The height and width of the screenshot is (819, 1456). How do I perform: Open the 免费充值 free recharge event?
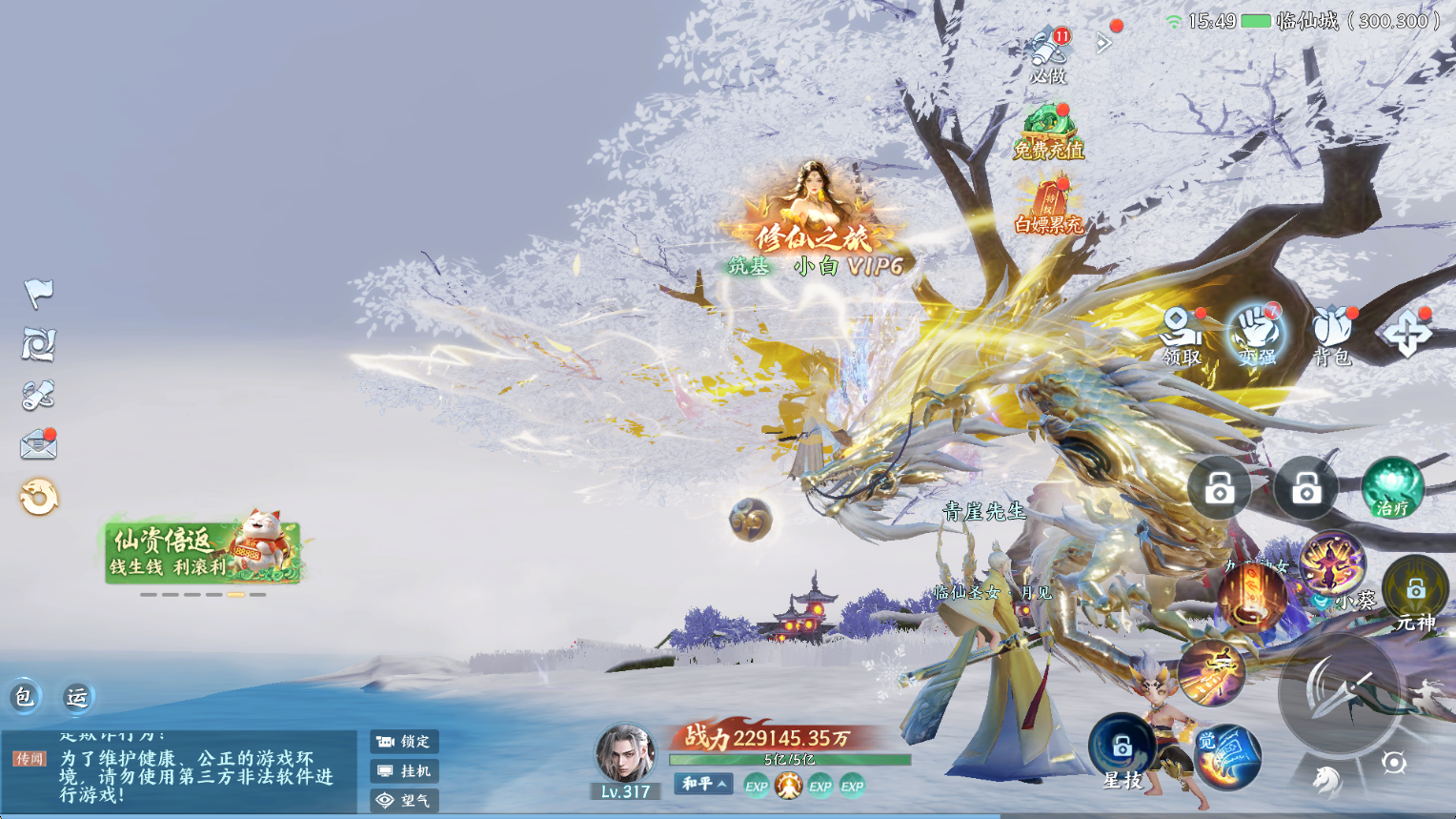1048,132
